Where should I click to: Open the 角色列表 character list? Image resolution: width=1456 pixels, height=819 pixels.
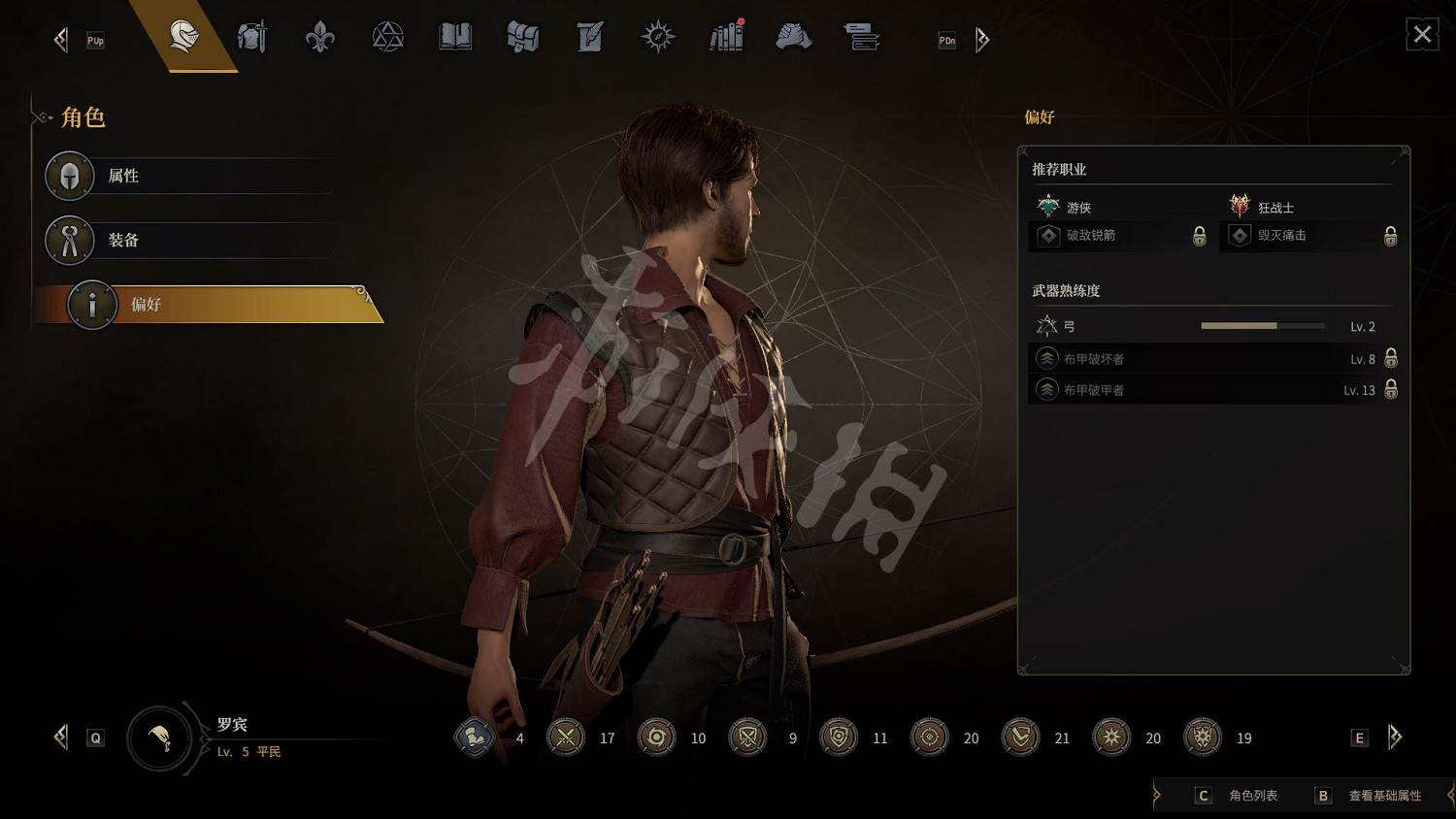tap(1237, 796)
